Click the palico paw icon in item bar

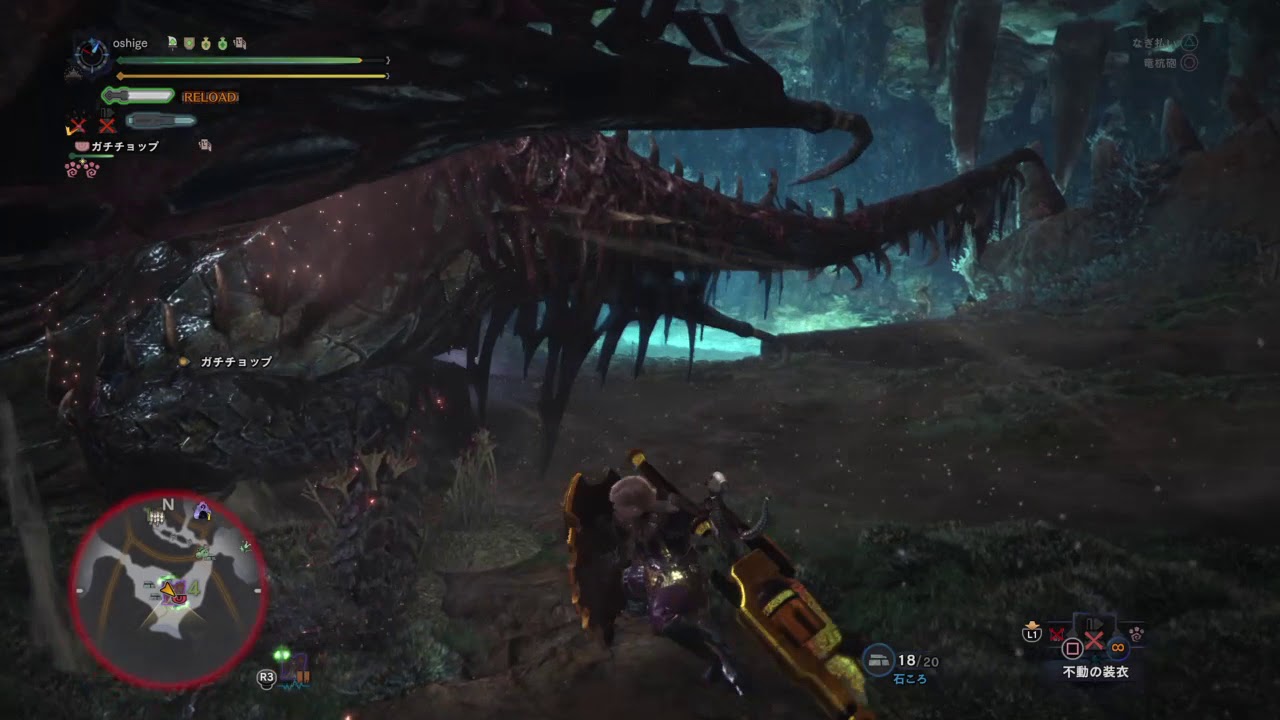(x=1137, y=633)
